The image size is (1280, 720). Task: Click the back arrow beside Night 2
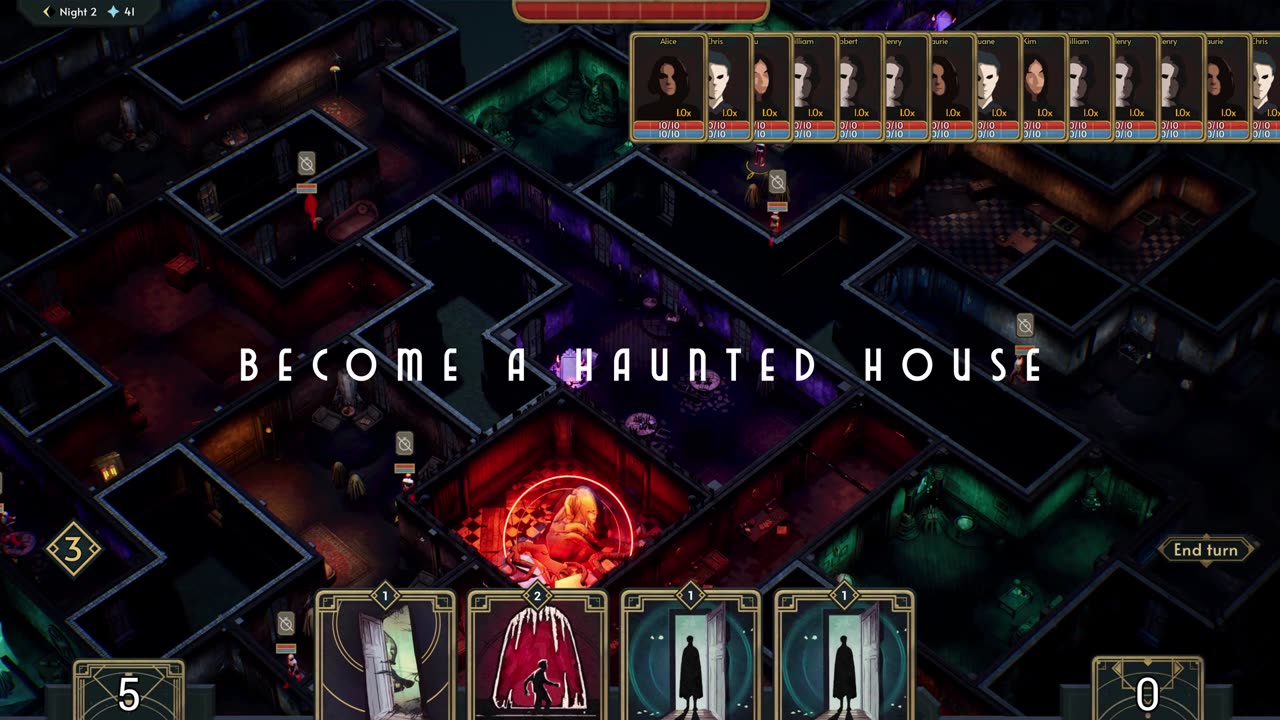46,12
